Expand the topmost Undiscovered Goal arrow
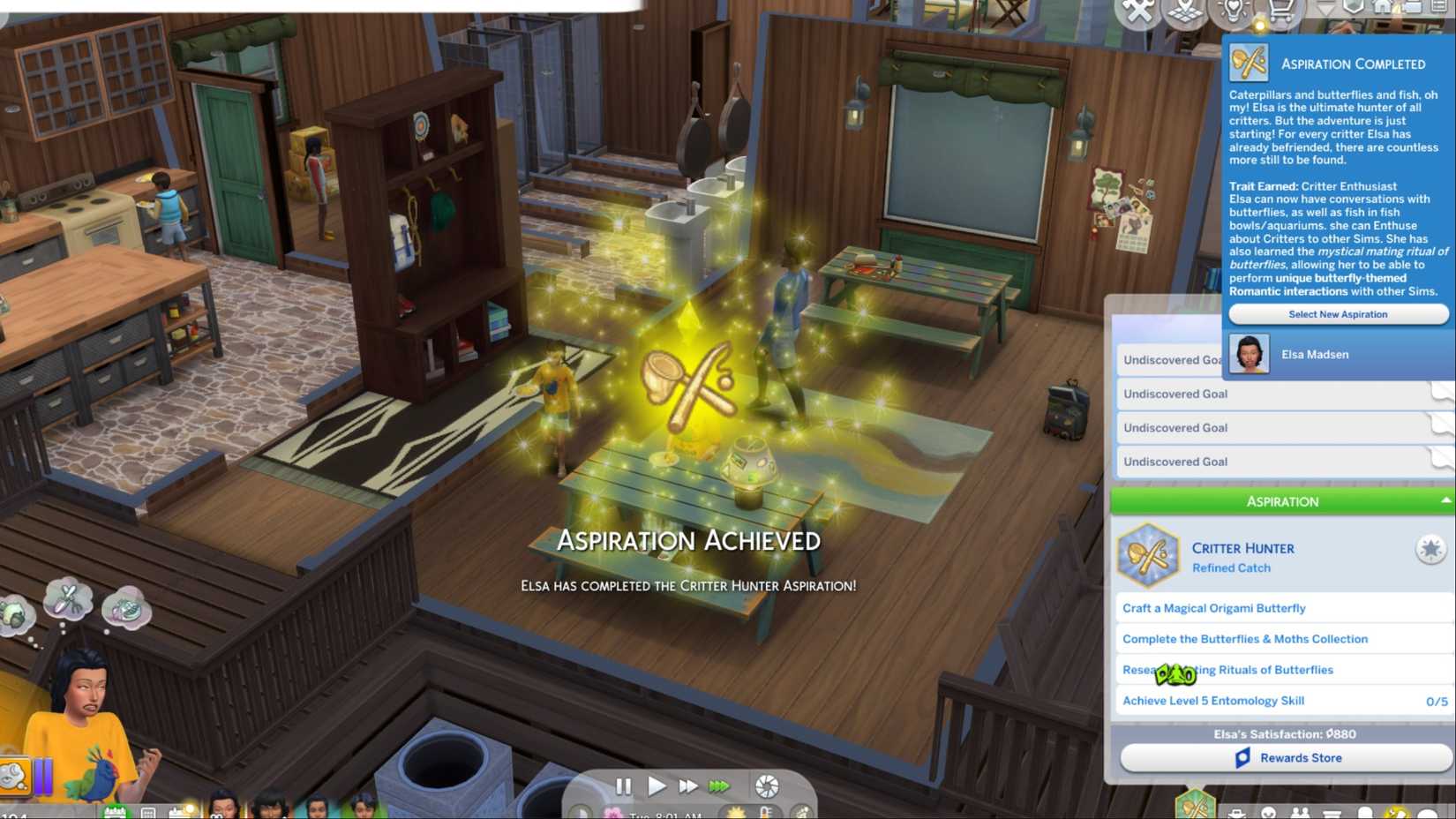1456x819 pixels. click(x=1440, y=359)
